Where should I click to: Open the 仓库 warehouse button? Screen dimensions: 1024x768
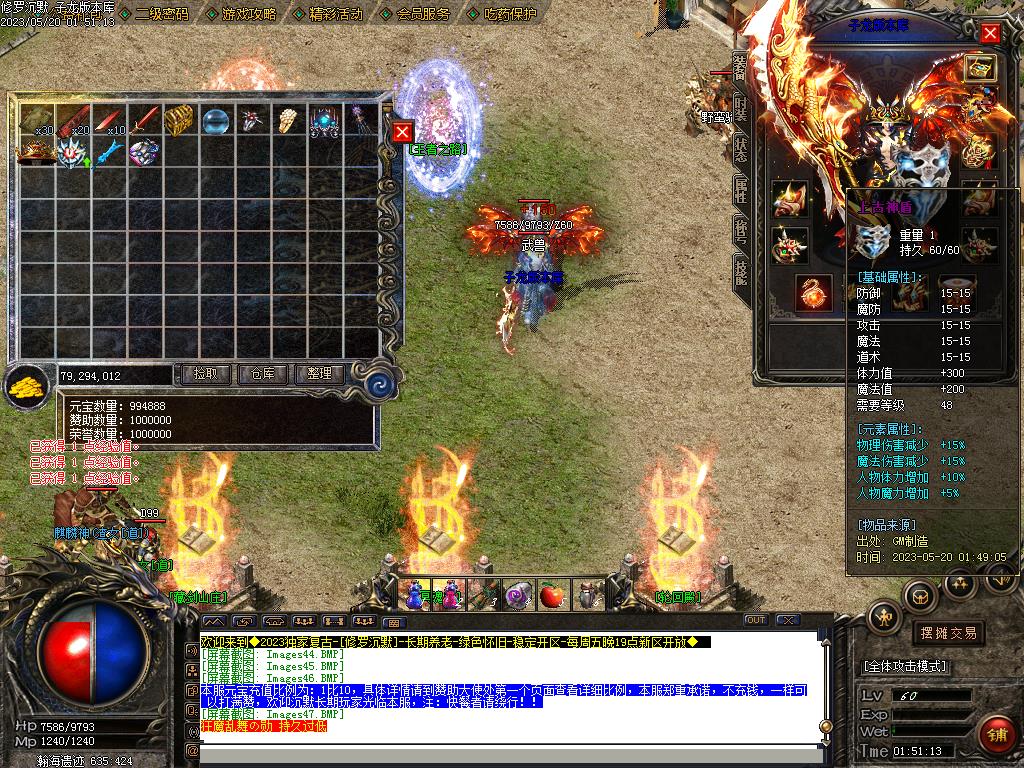263,374
